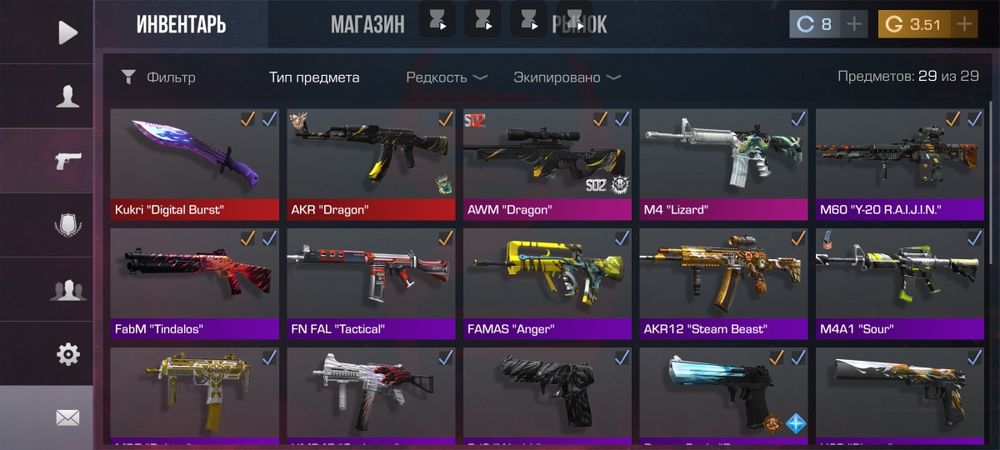Screen dimensions: 1000x450
Task: Open the player profile in the sidebar
Action: coord(67,96)
